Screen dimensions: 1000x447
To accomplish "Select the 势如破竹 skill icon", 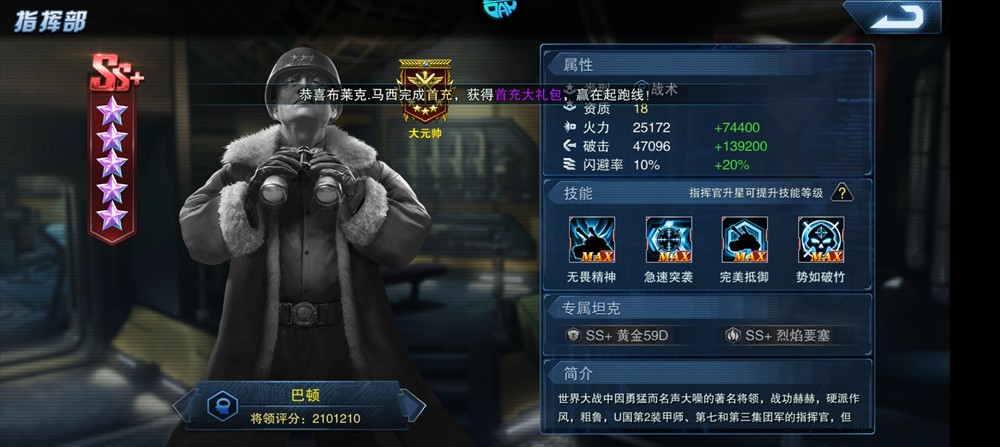I will pyautogui.click(x=820, y=240).
